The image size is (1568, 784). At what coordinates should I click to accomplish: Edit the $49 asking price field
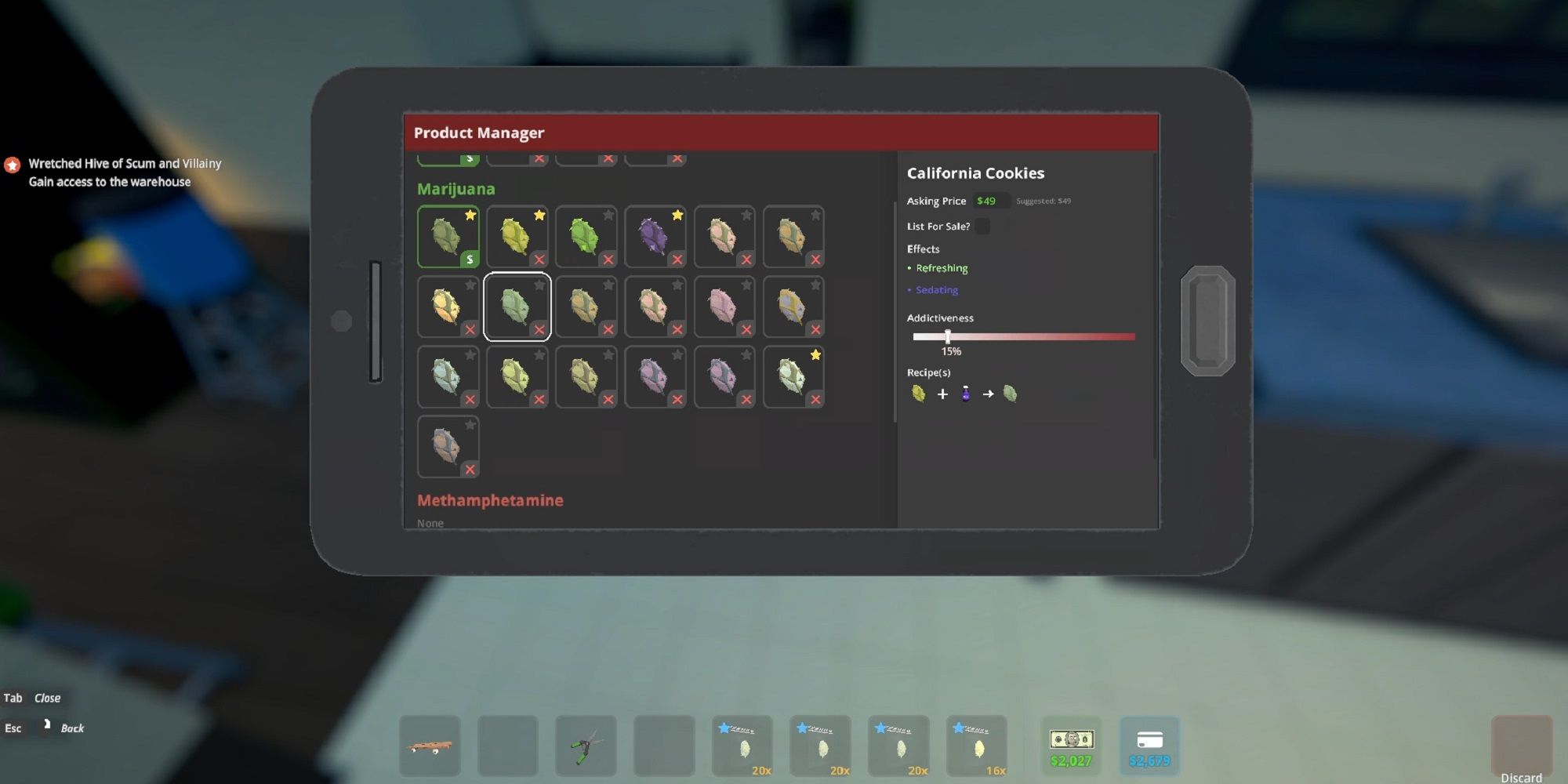click(989, 201)
